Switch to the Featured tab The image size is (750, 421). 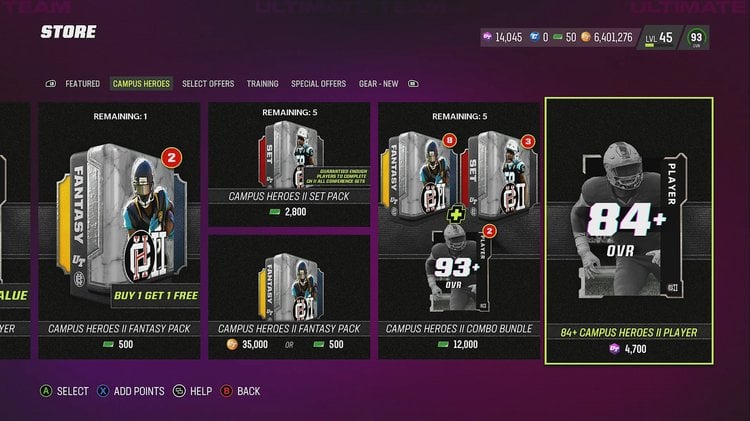(82, 84)
